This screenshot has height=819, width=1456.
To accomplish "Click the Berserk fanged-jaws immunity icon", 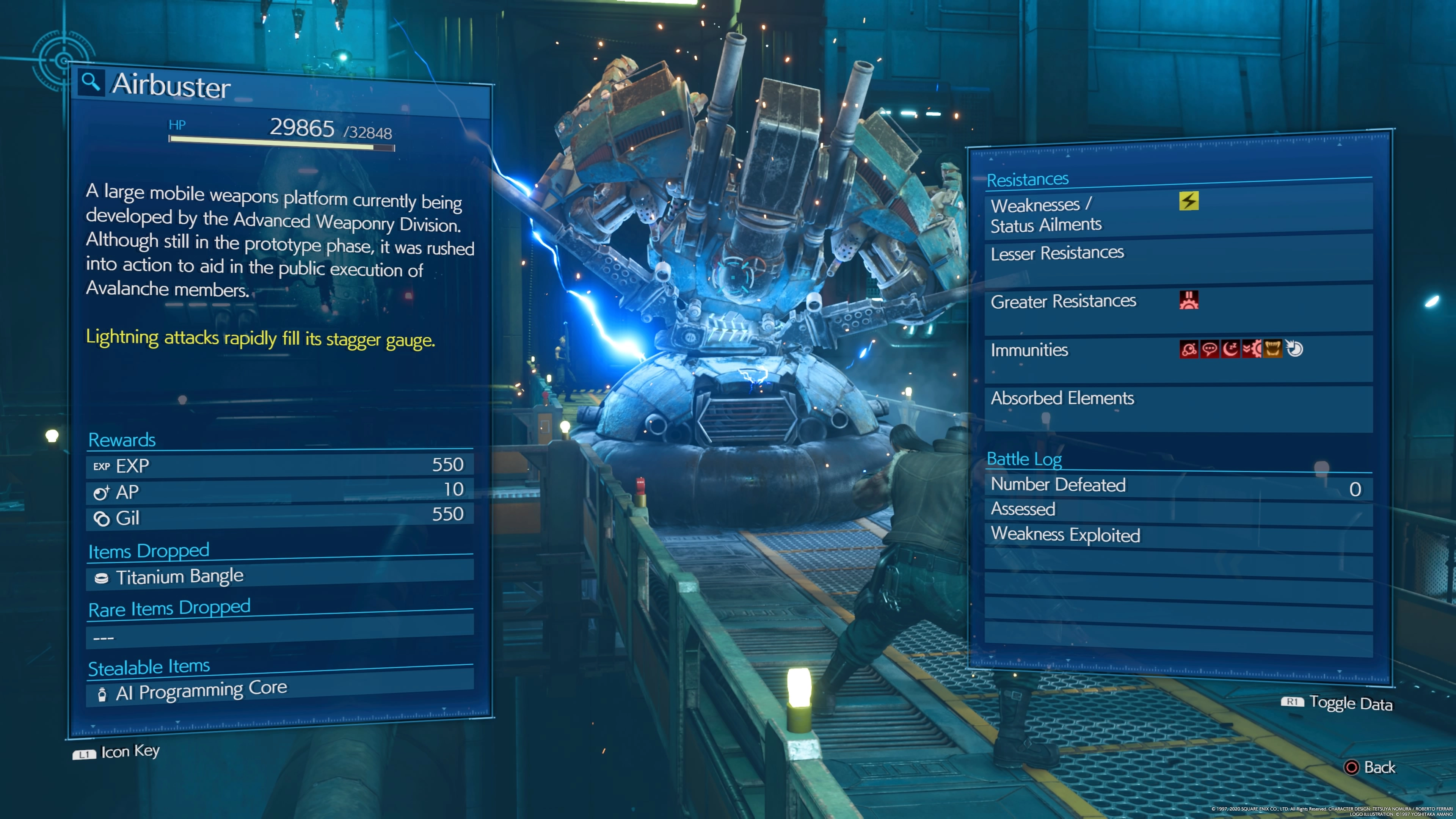I will point(1273,349).
